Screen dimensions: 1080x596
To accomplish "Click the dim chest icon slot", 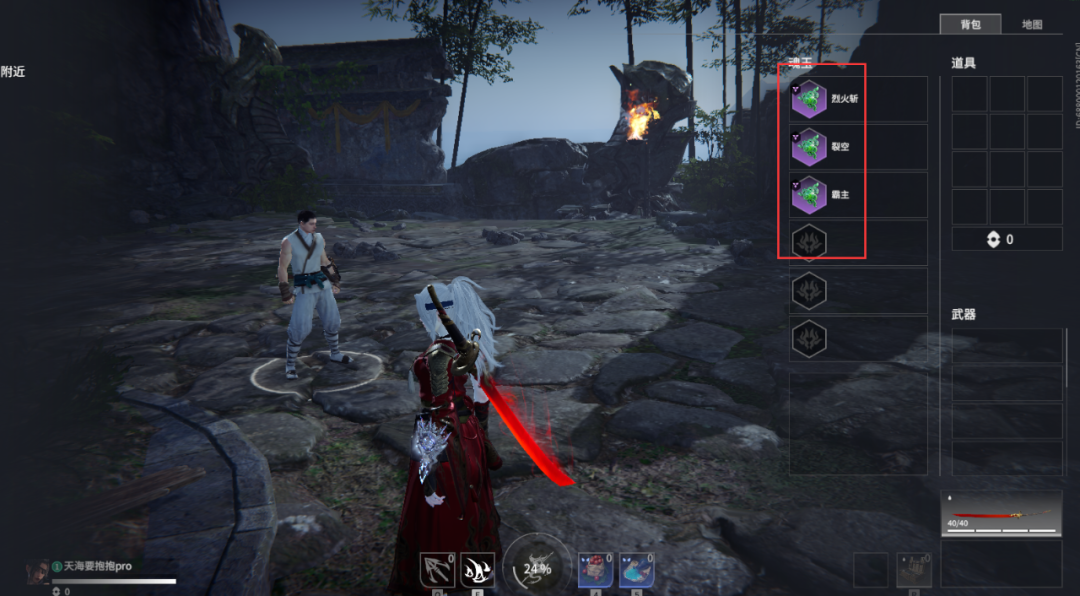I will (913, 570).
